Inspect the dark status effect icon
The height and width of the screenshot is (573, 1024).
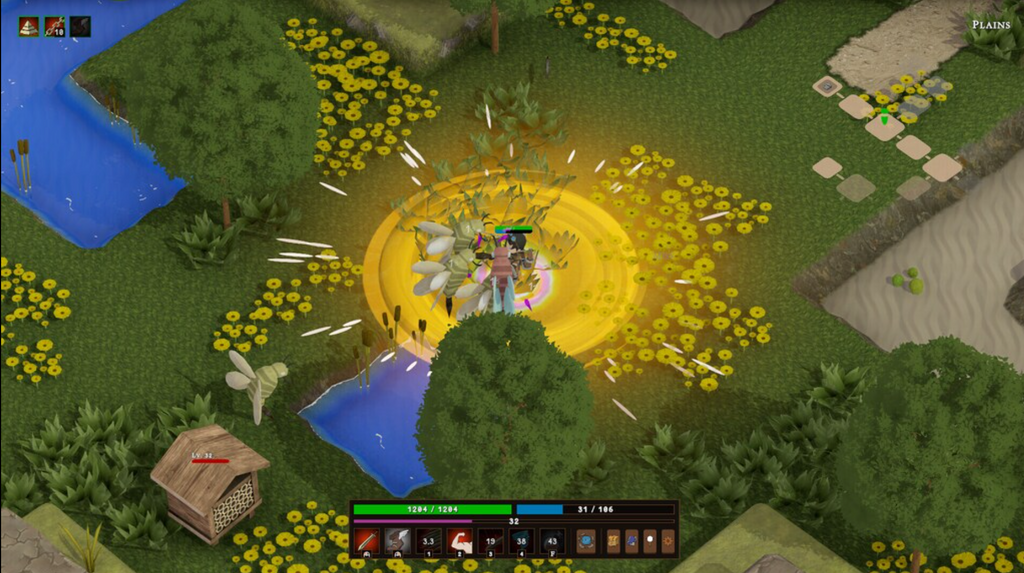coord(80,26)
